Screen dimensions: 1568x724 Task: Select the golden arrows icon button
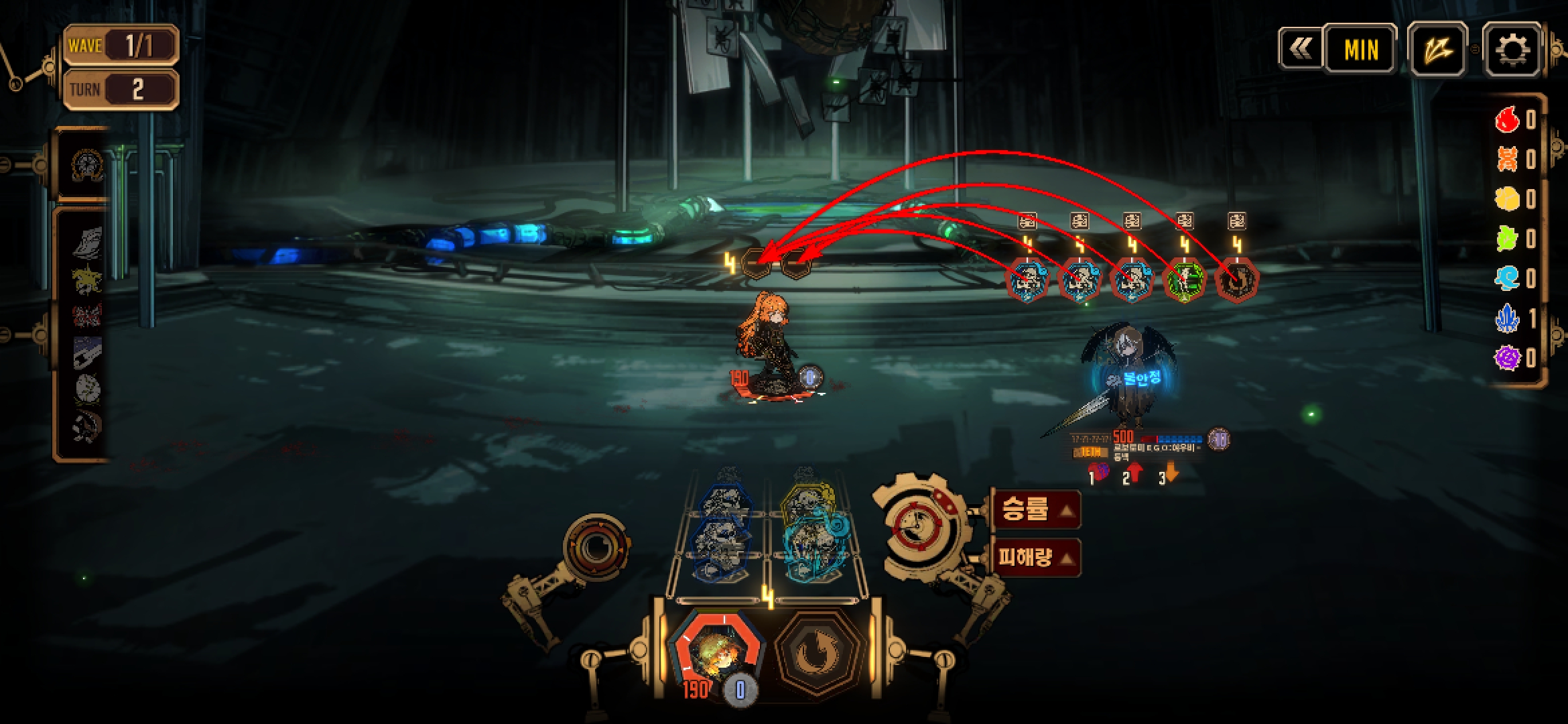[x=1437, y=49]
